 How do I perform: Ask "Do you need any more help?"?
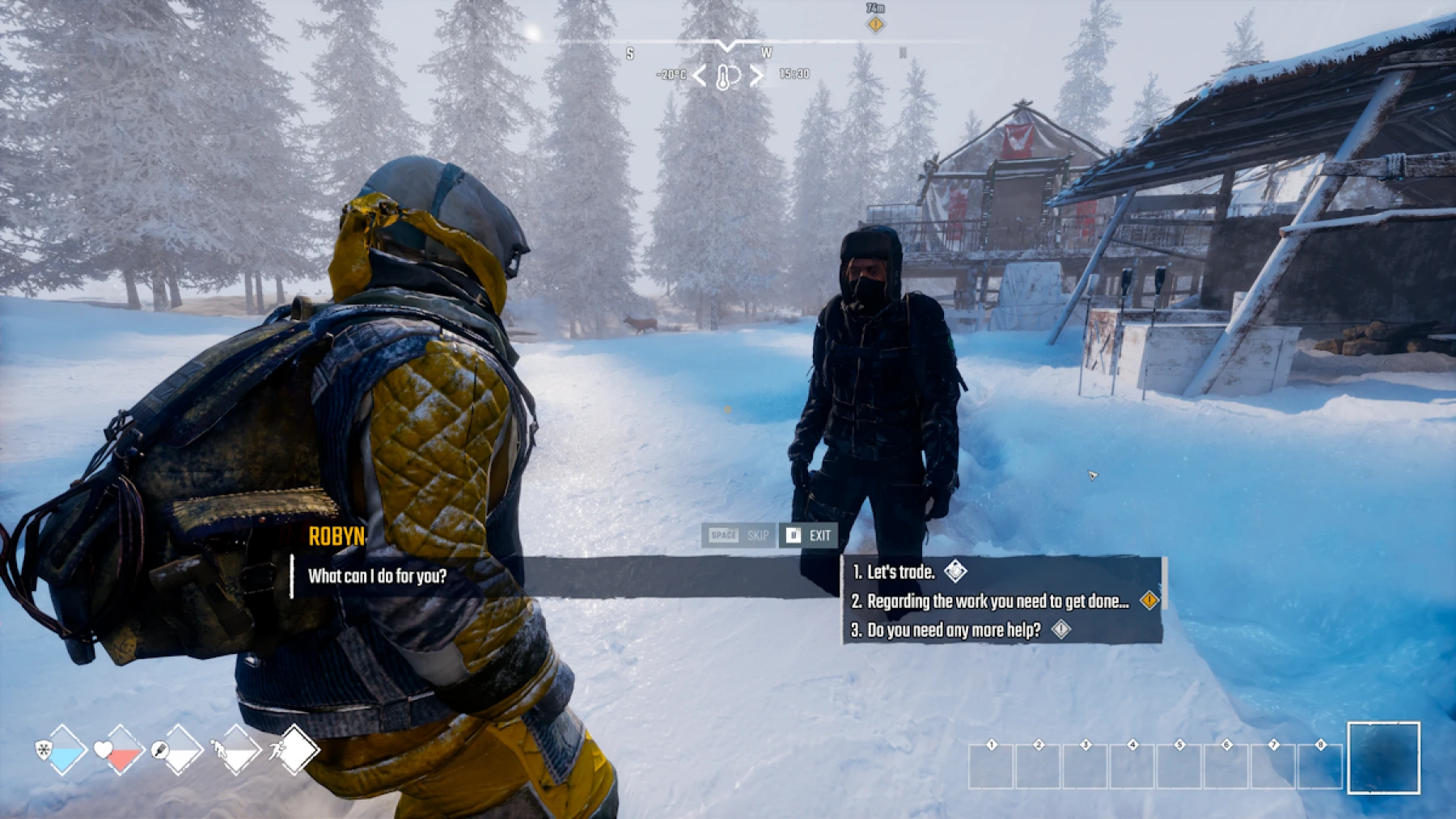pos(954,631)
